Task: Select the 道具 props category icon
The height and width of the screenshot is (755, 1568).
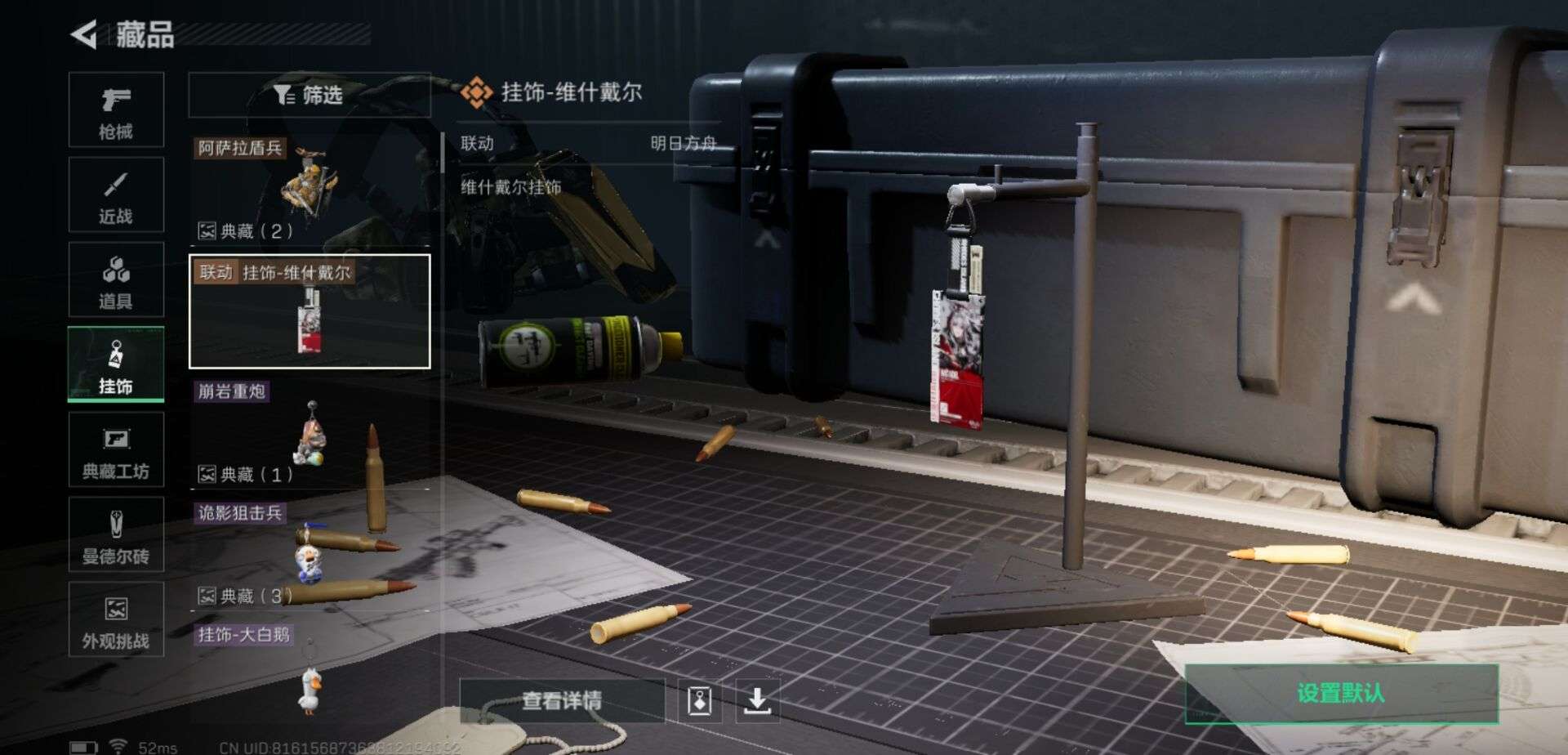Action: [117, 280]
